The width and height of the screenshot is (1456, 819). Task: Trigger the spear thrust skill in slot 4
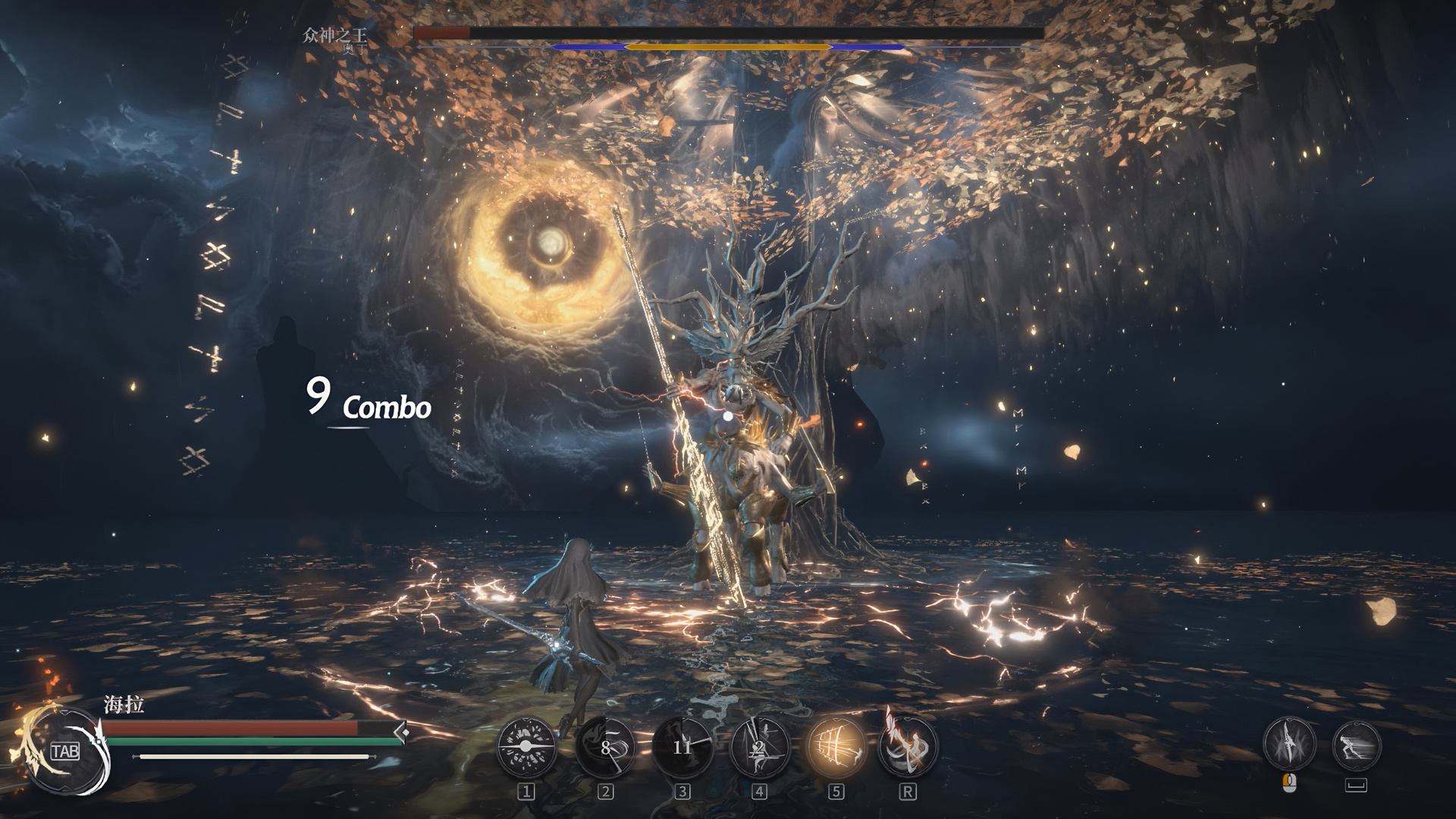click(x=759, y=747)
